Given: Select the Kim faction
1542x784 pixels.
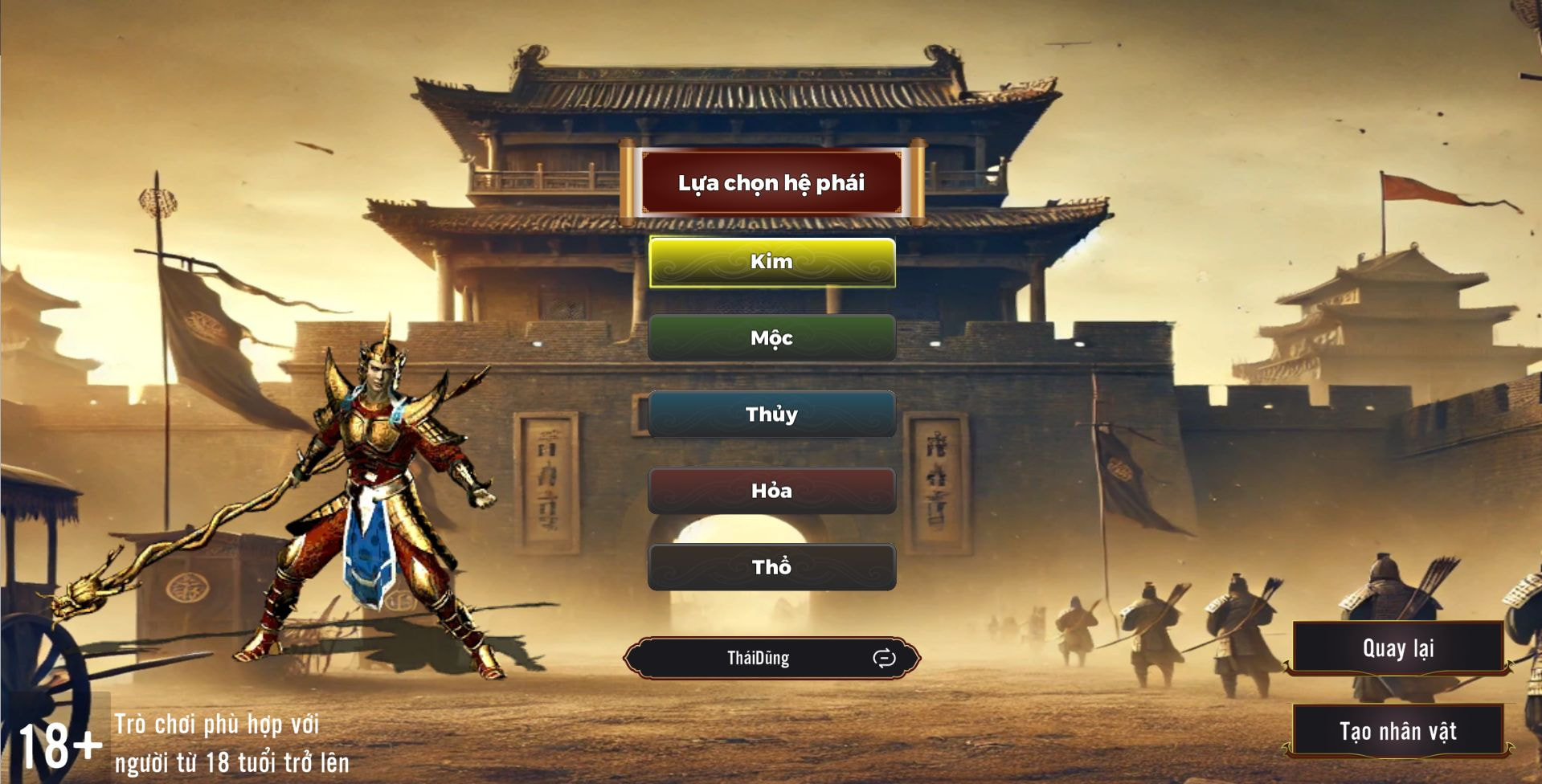Looking at the screenshot, I should click(771, 262).
